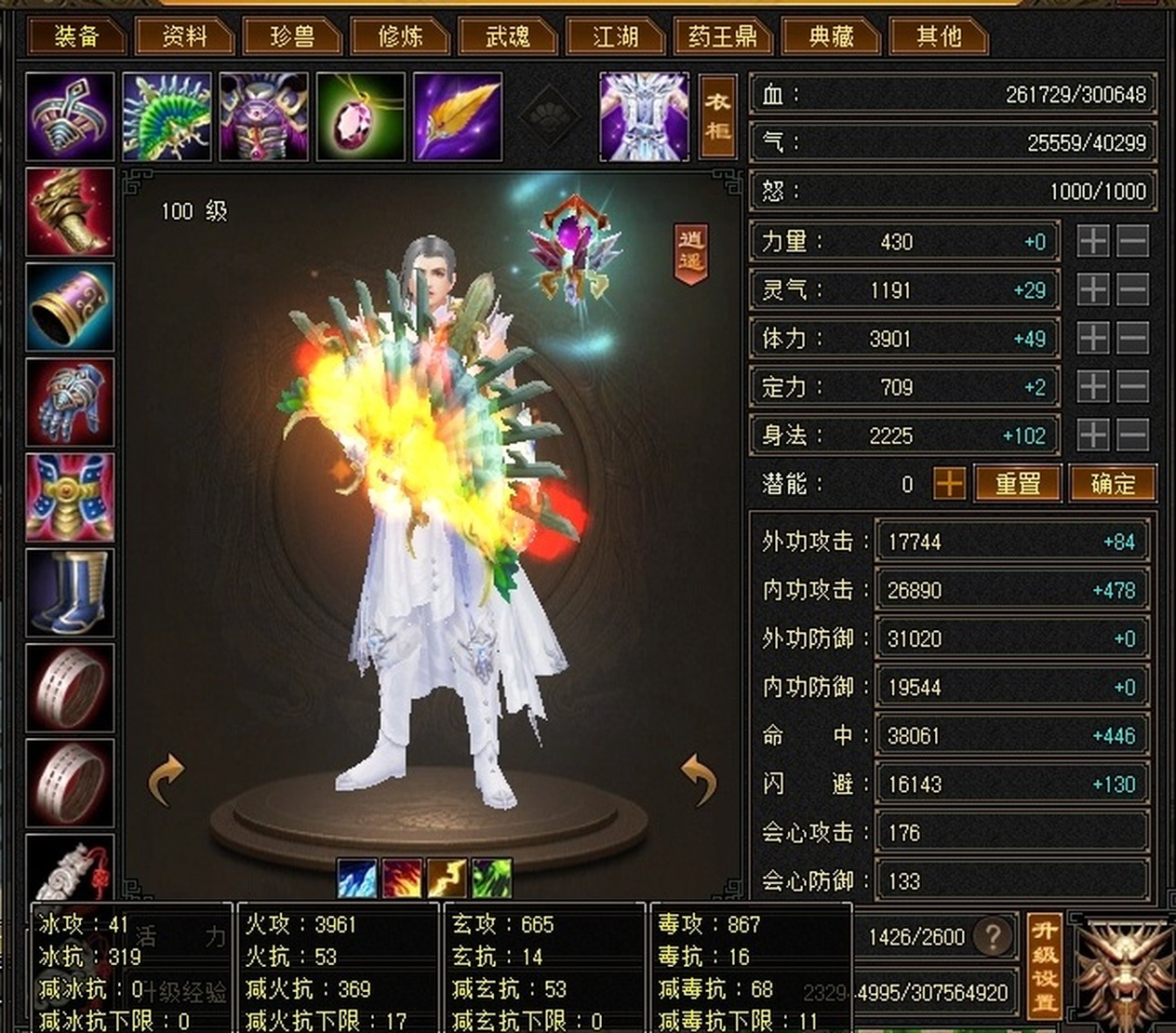
Task: Open the 珍兽 tab
Action: coord(292,36)
